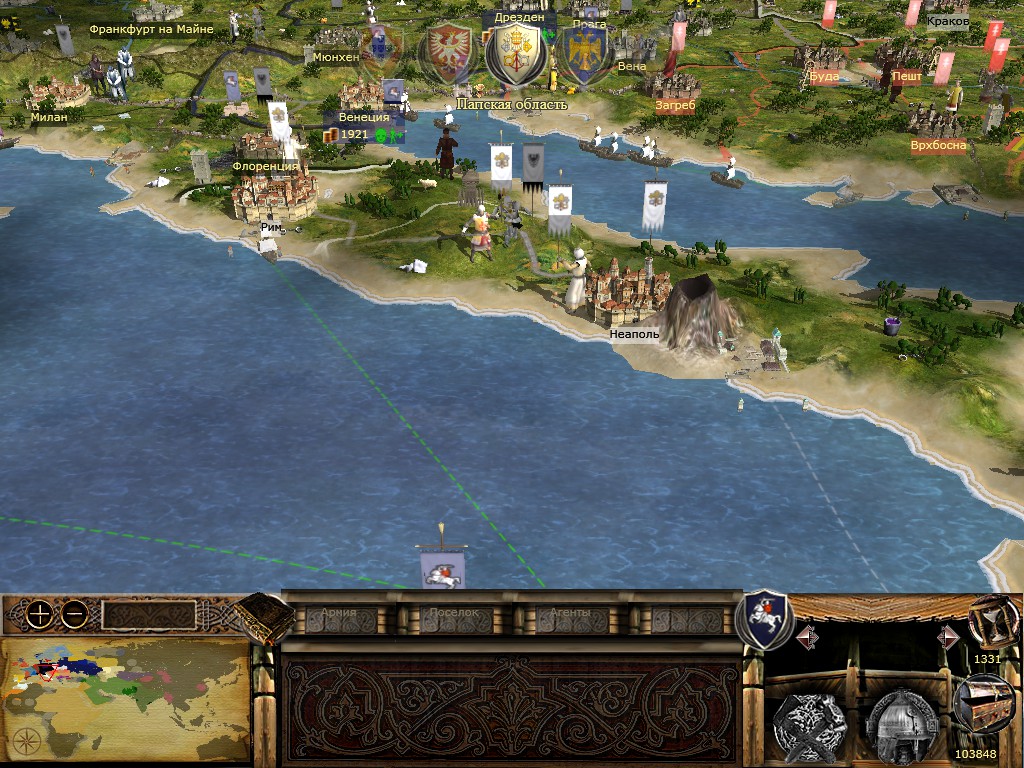
Task: Click the minimap zoom-in plus button
Action: [39, 614]
